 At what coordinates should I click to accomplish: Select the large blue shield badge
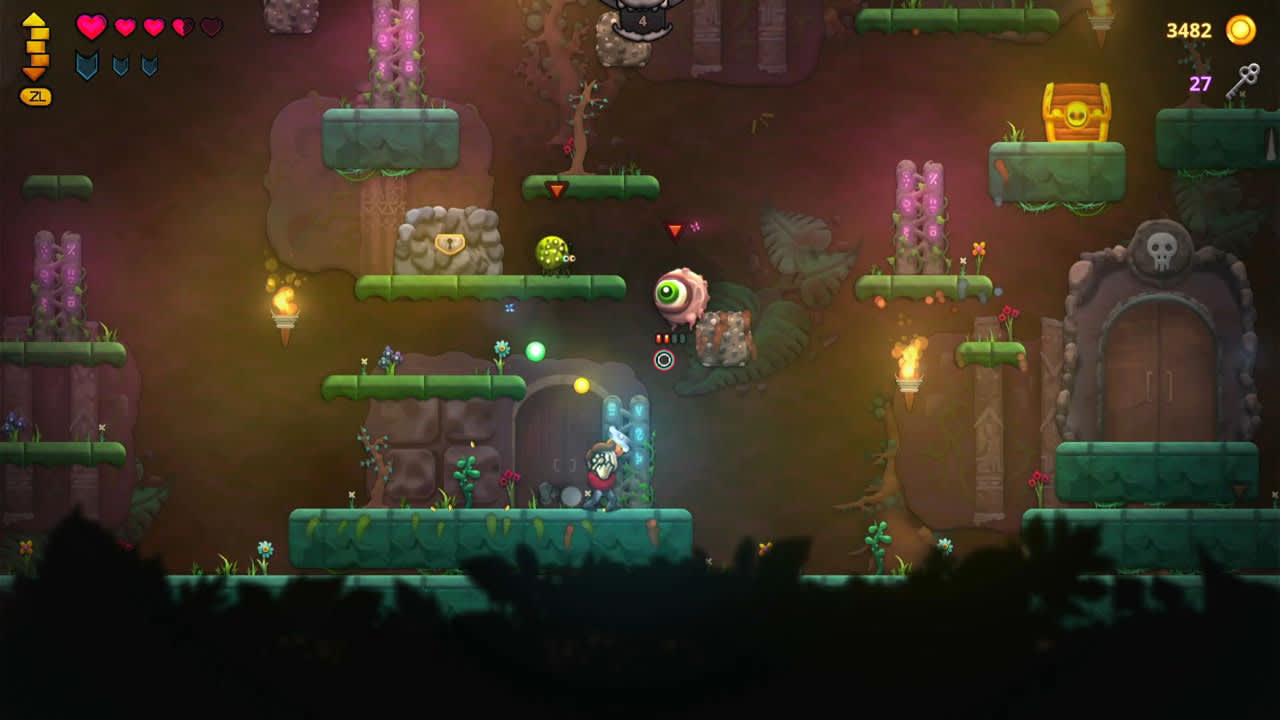87,64
